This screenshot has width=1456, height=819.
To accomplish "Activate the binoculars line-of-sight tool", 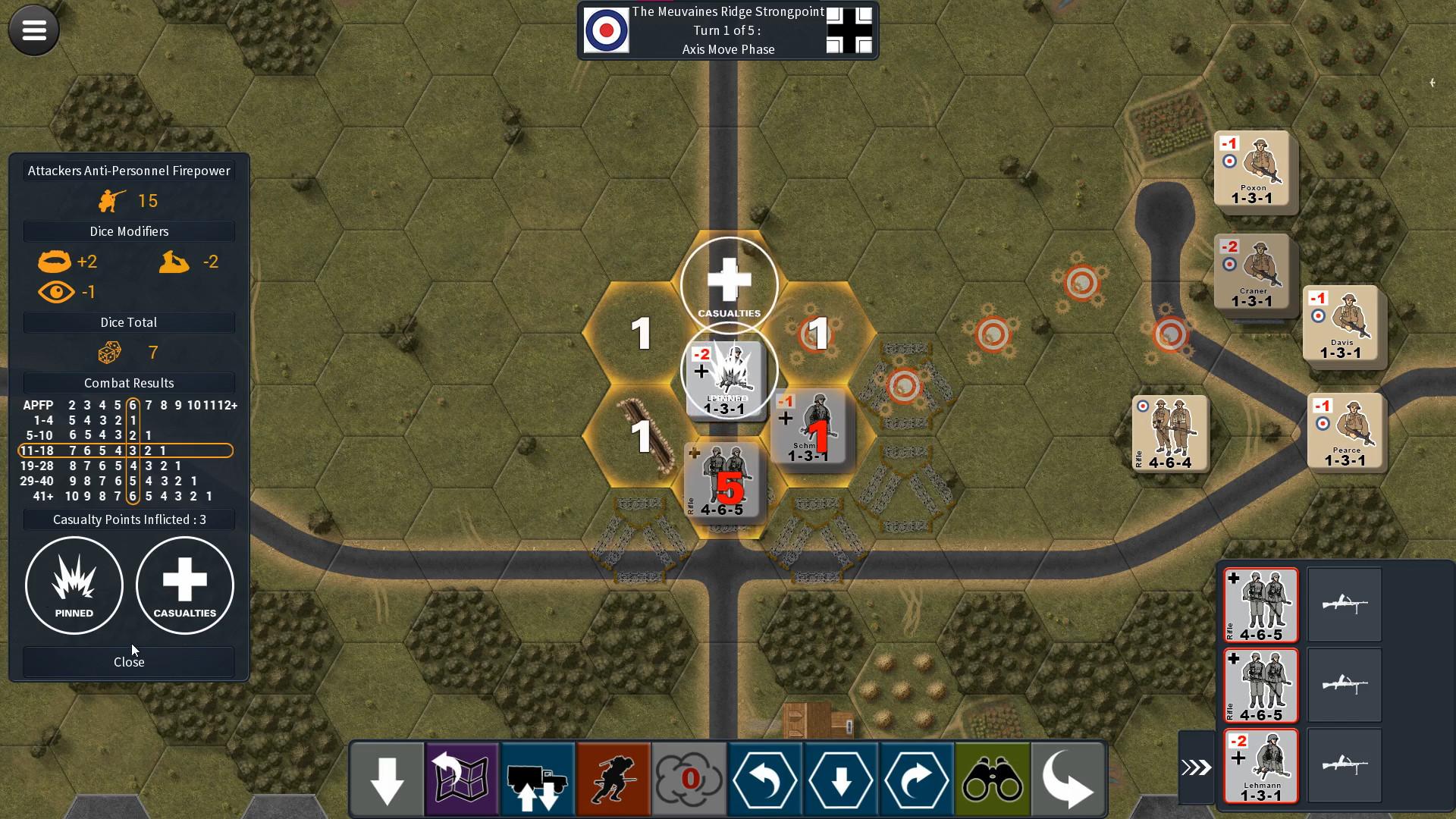I will (x=993, y=779).
